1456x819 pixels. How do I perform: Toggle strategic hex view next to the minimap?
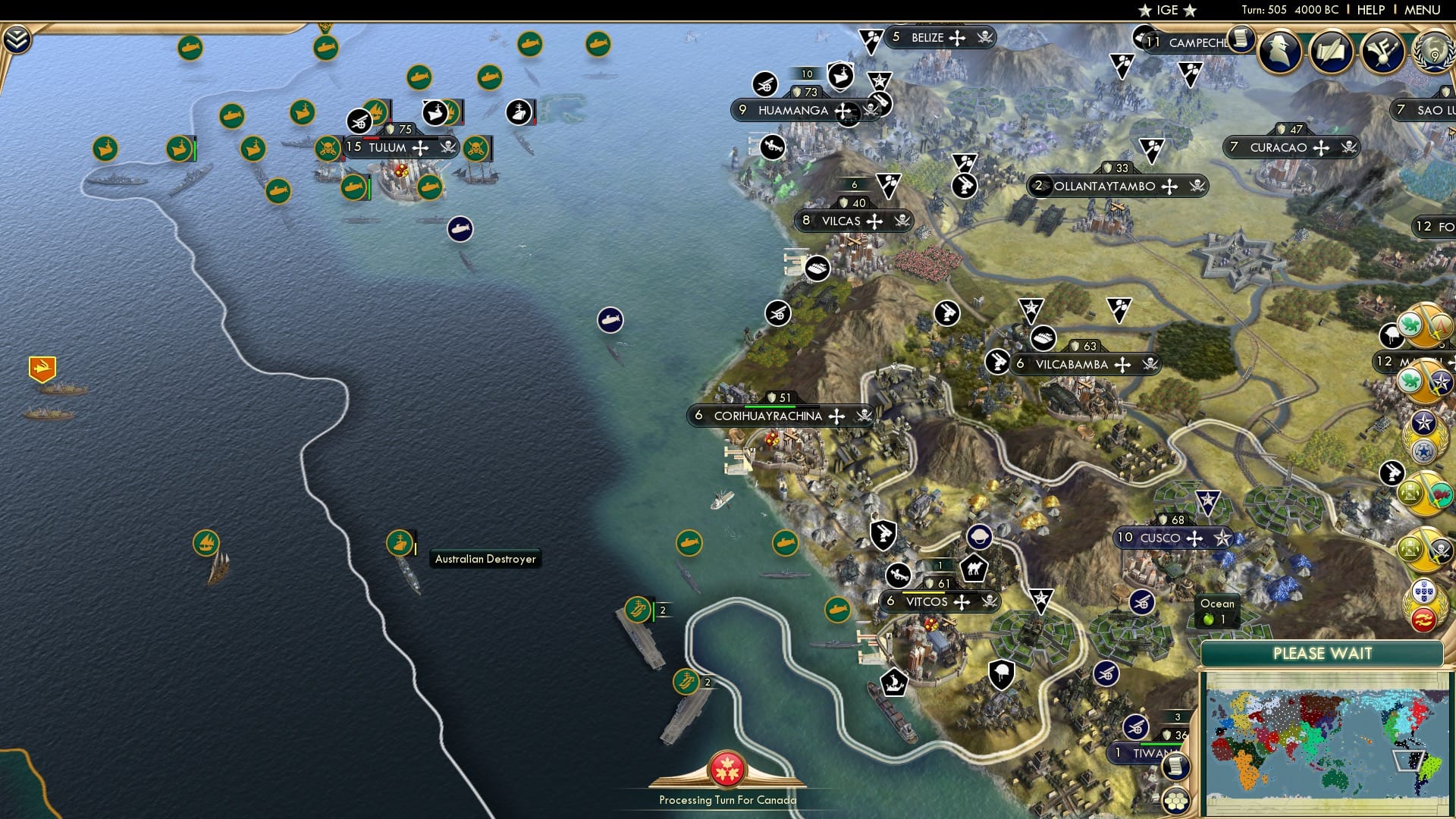tap(1175, 800)
